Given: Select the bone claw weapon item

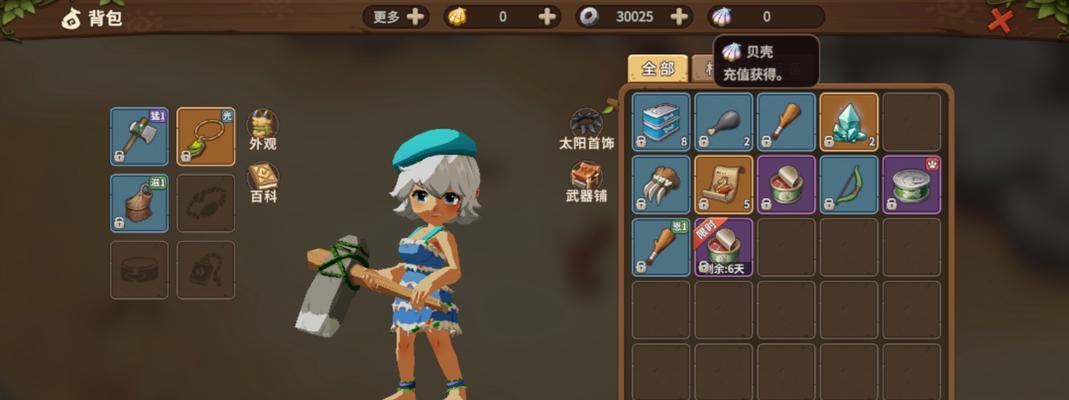Looking at the screenshot, I should pyautogui.click(x=661, y=184).
